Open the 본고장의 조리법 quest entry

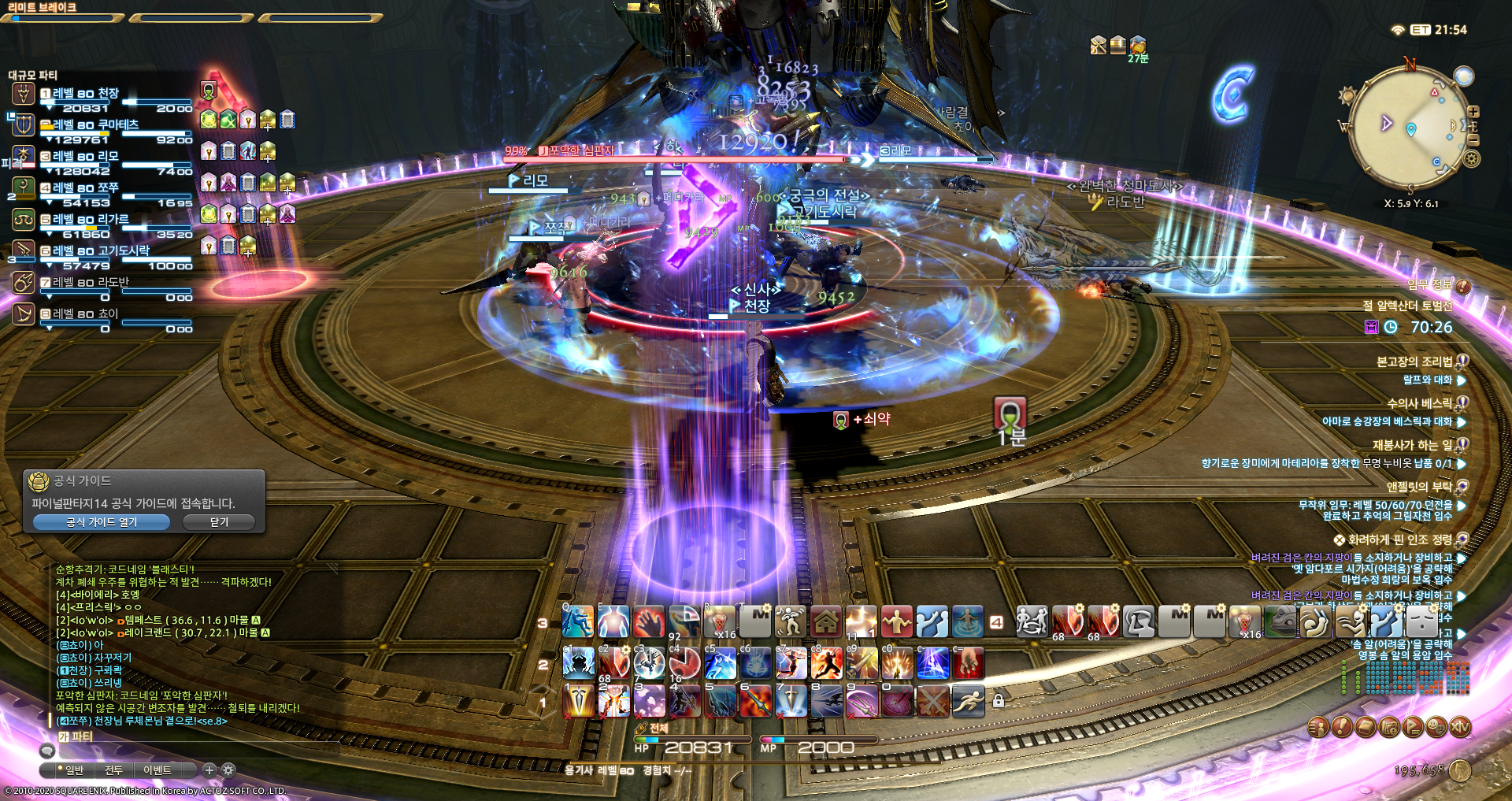1414,362
